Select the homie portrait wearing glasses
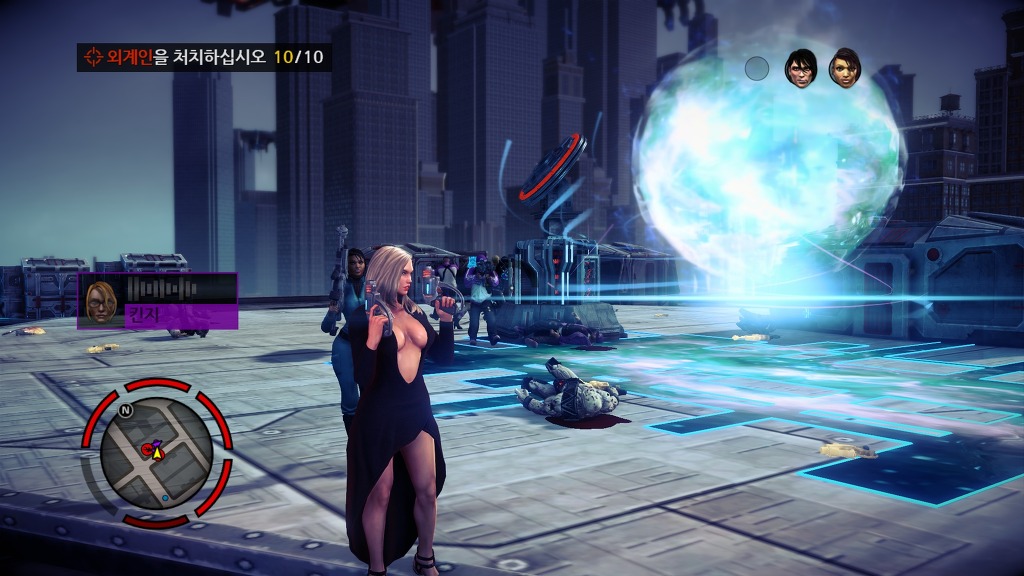 pyautogui.click(x=801, y=68)
